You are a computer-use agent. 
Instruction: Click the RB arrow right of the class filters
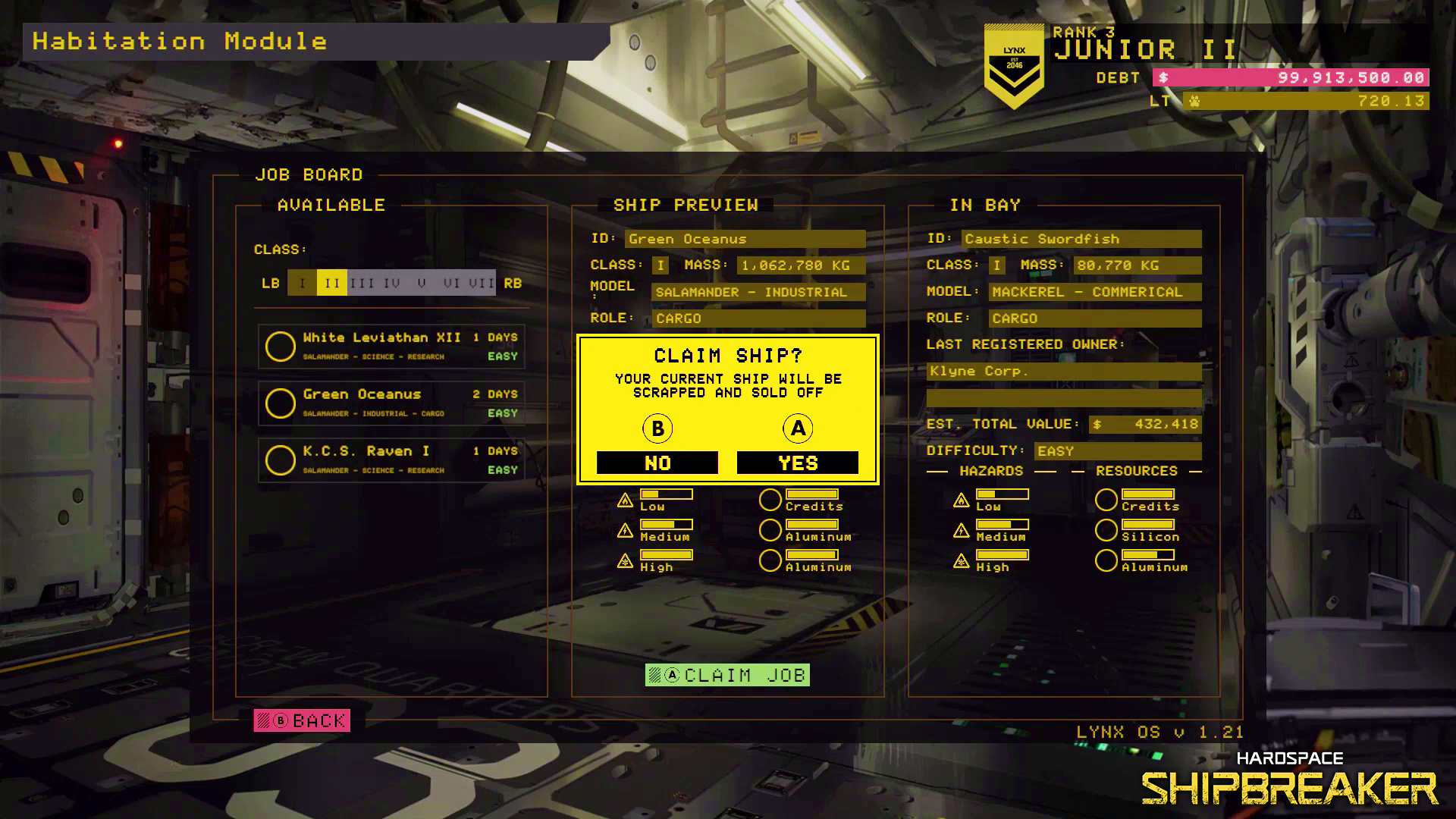[513, 282]
